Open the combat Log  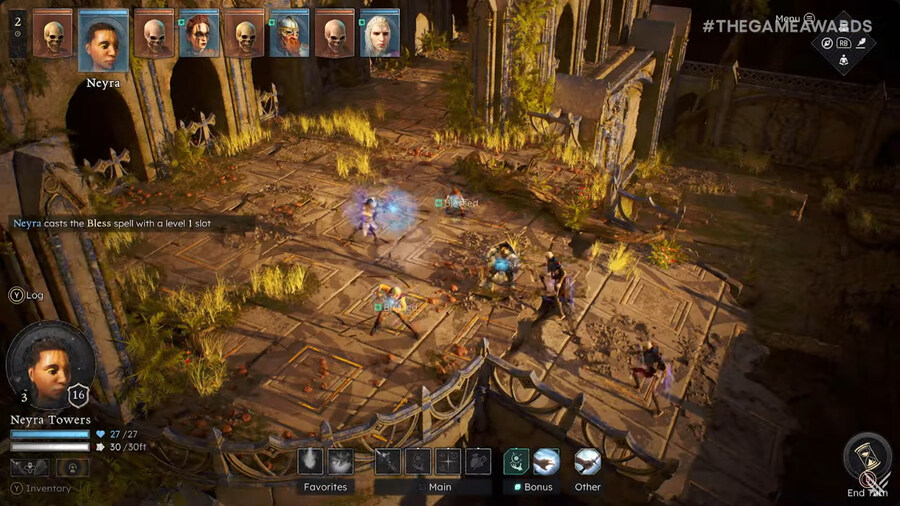28,295
